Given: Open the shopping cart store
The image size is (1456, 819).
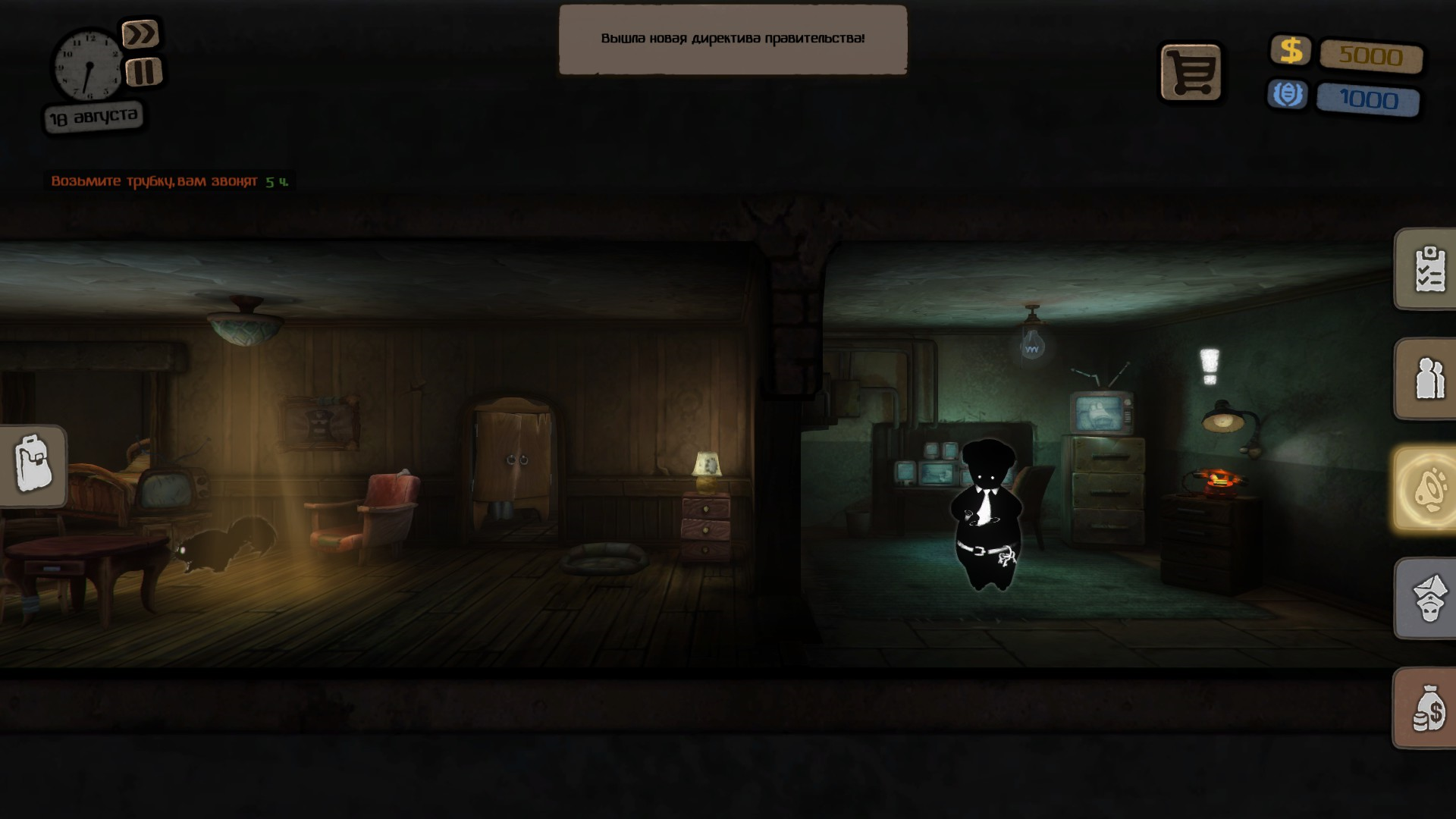Looking at the screenshot, I should pyautogui.click(x=1191, y=73).
